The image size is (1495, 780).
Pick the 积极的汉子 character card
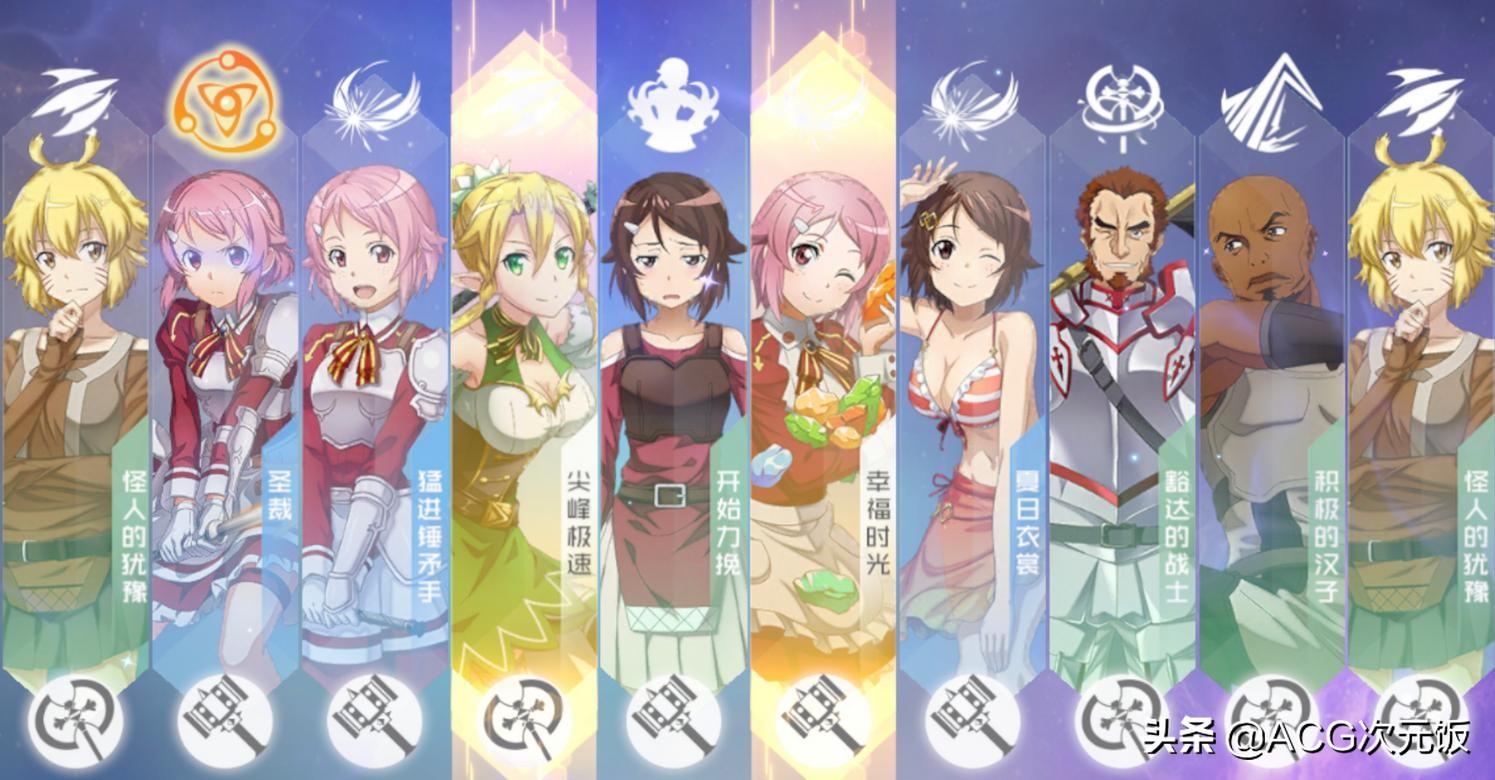click(1271, 400)
